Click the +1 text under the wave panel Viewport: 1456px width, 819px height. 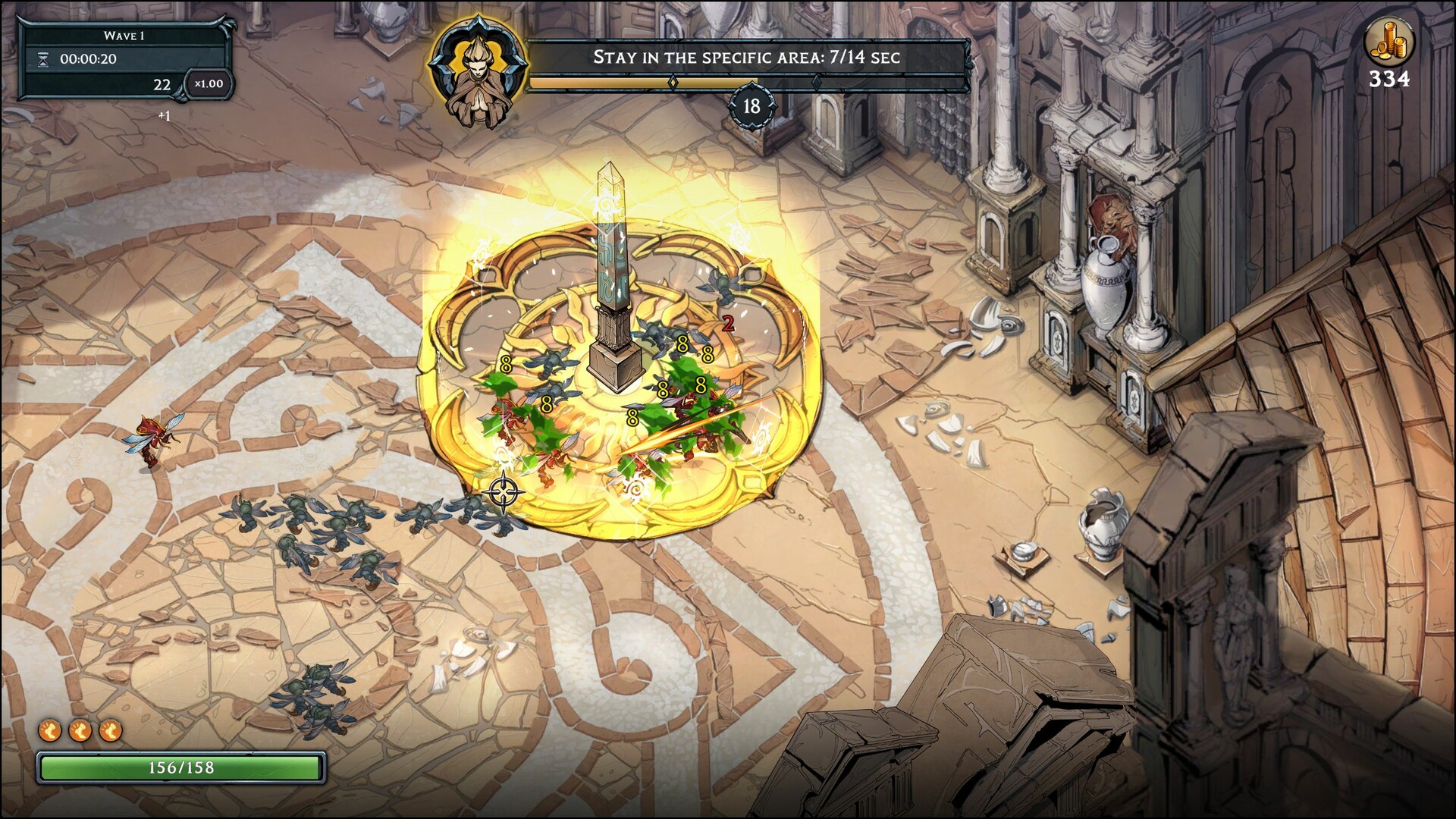[164, 115]
